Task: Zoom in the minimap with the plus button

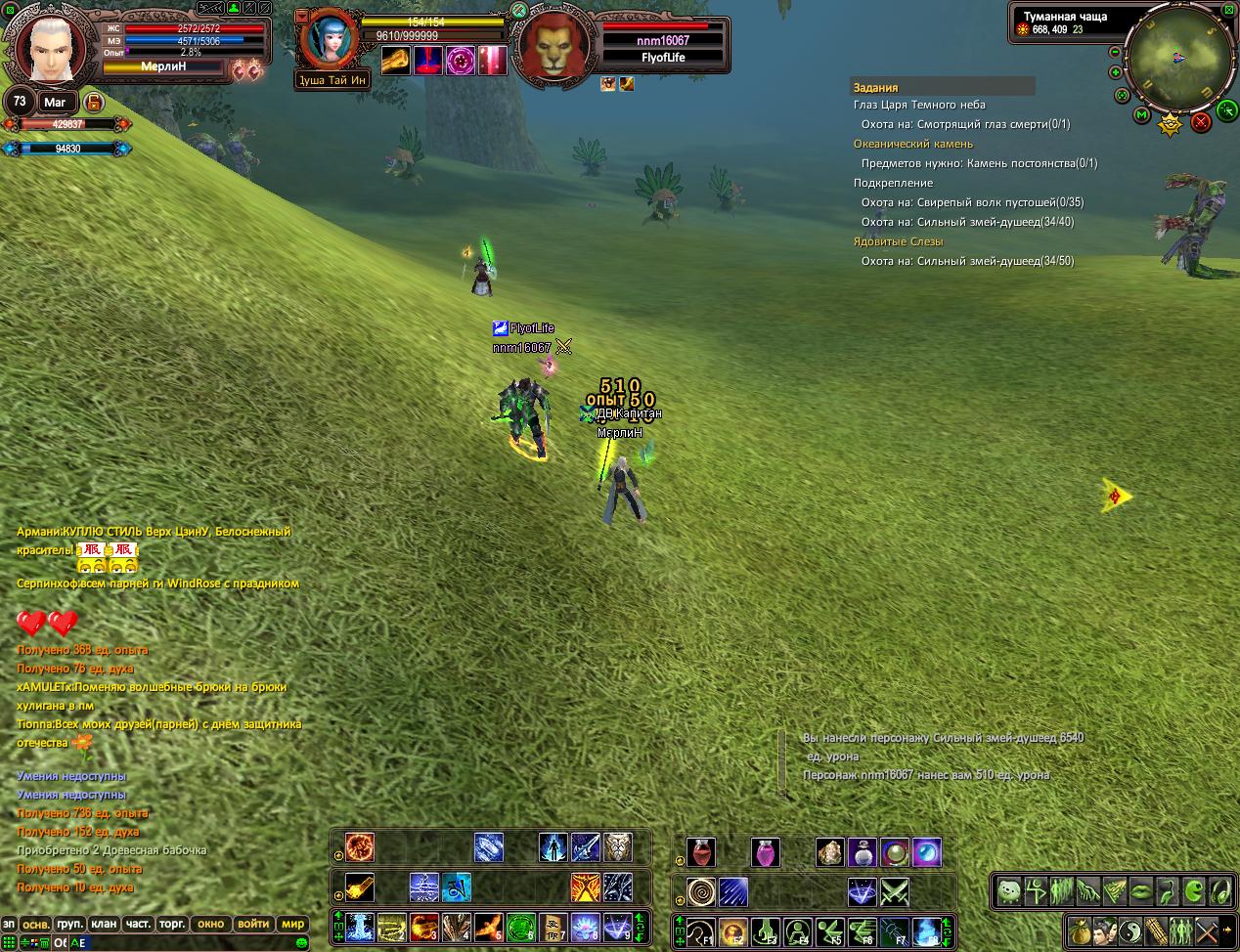Action: (1116, 72)
